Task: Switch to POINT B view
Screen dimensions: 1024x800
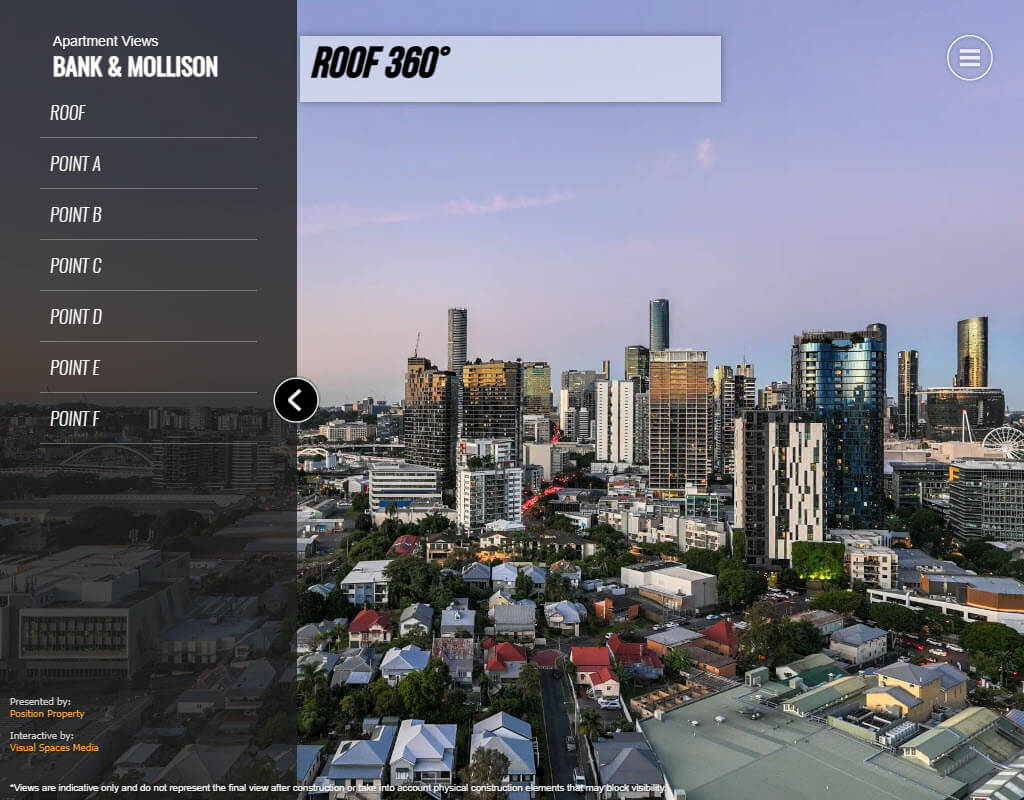Action: pyautogui.click(x=76, y=215)
